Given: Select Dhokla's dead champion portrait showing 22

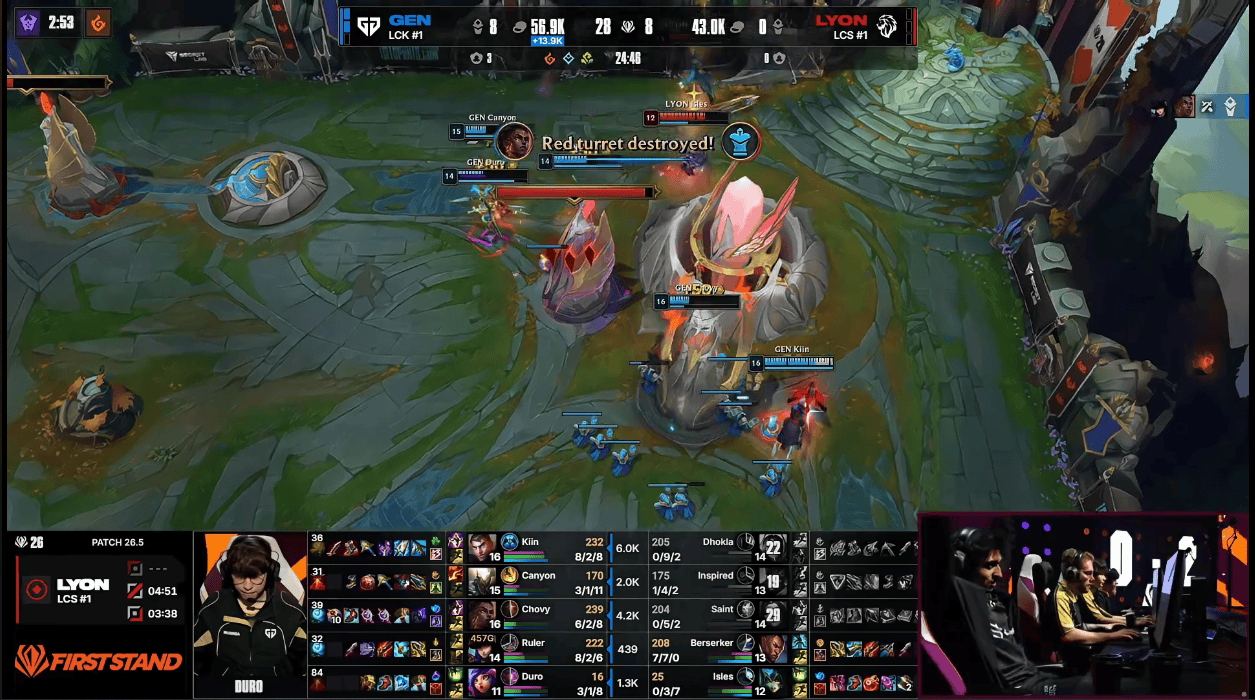Looking at the screenshot, I should (772, 548).
